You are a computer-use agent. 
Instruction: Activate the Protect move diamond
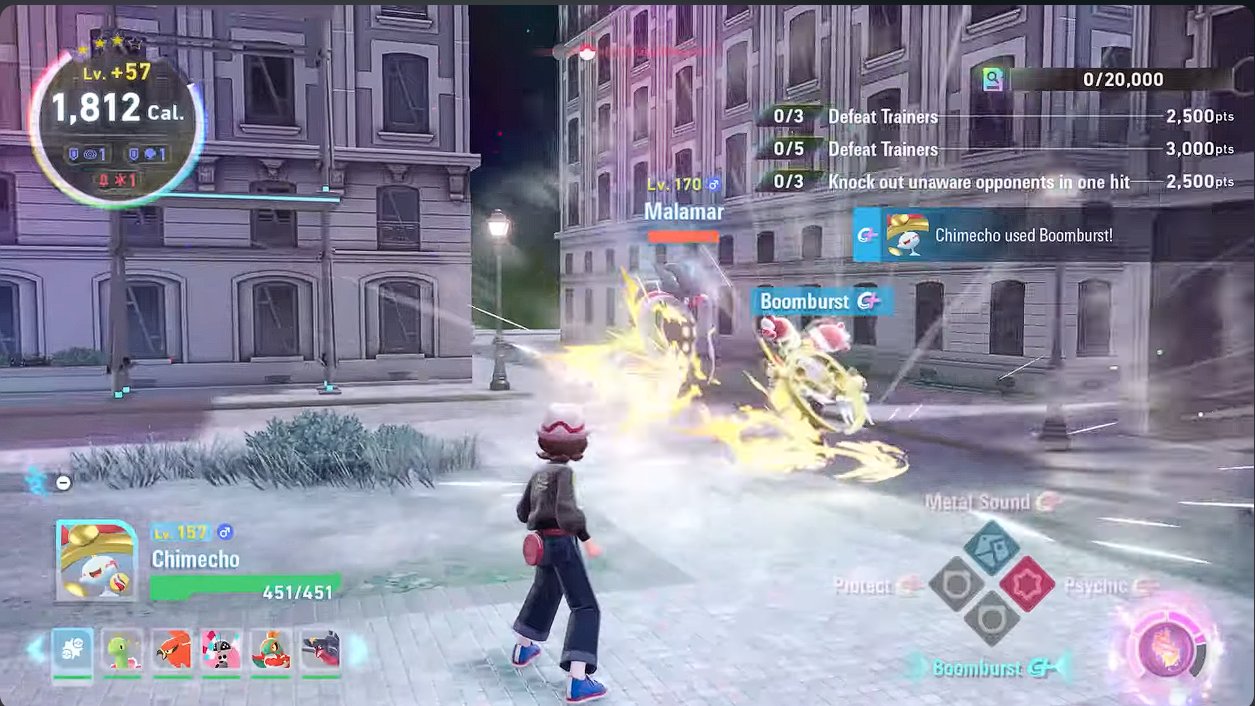pos(956,584)
